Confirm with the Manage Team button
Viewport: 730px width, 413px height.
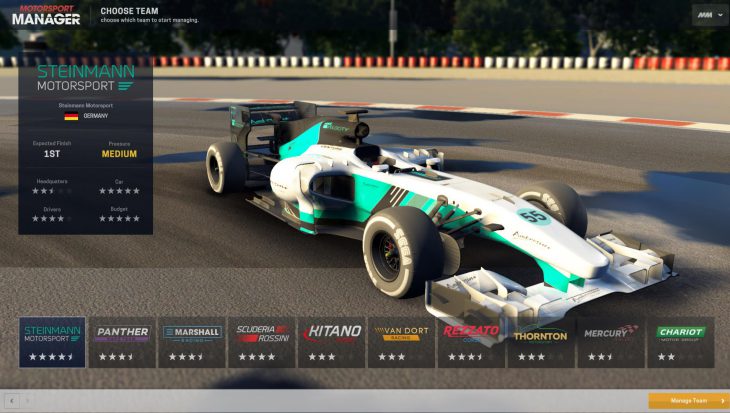point(688,401)
